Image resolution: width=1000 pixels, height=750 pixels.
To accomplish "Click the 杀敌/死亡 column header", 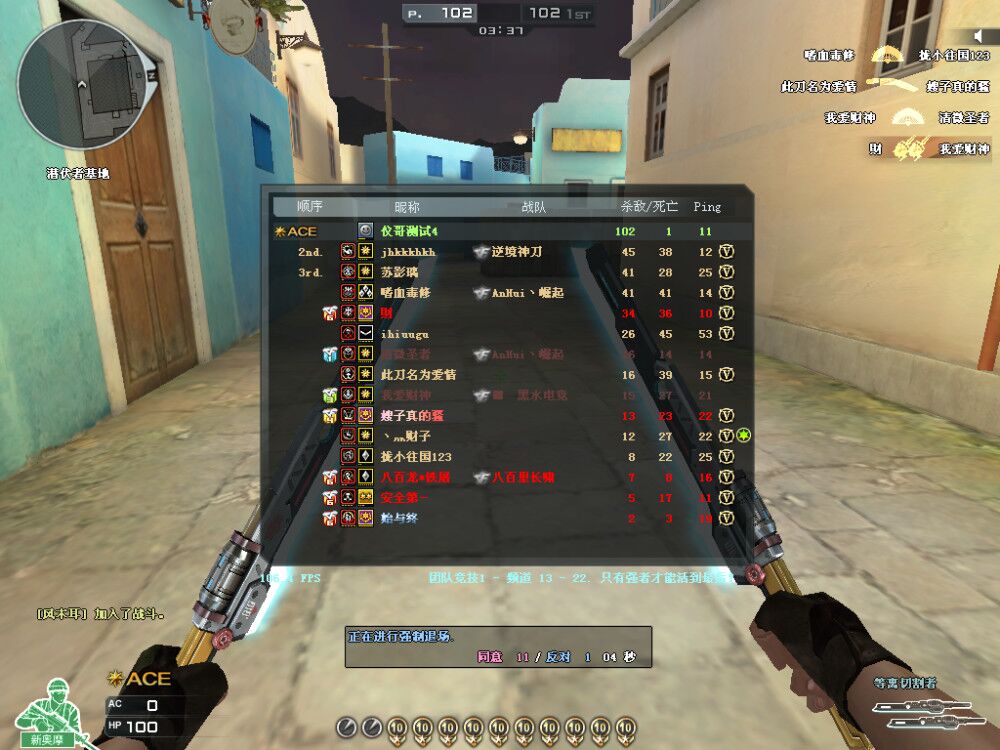I will (649, 207).
